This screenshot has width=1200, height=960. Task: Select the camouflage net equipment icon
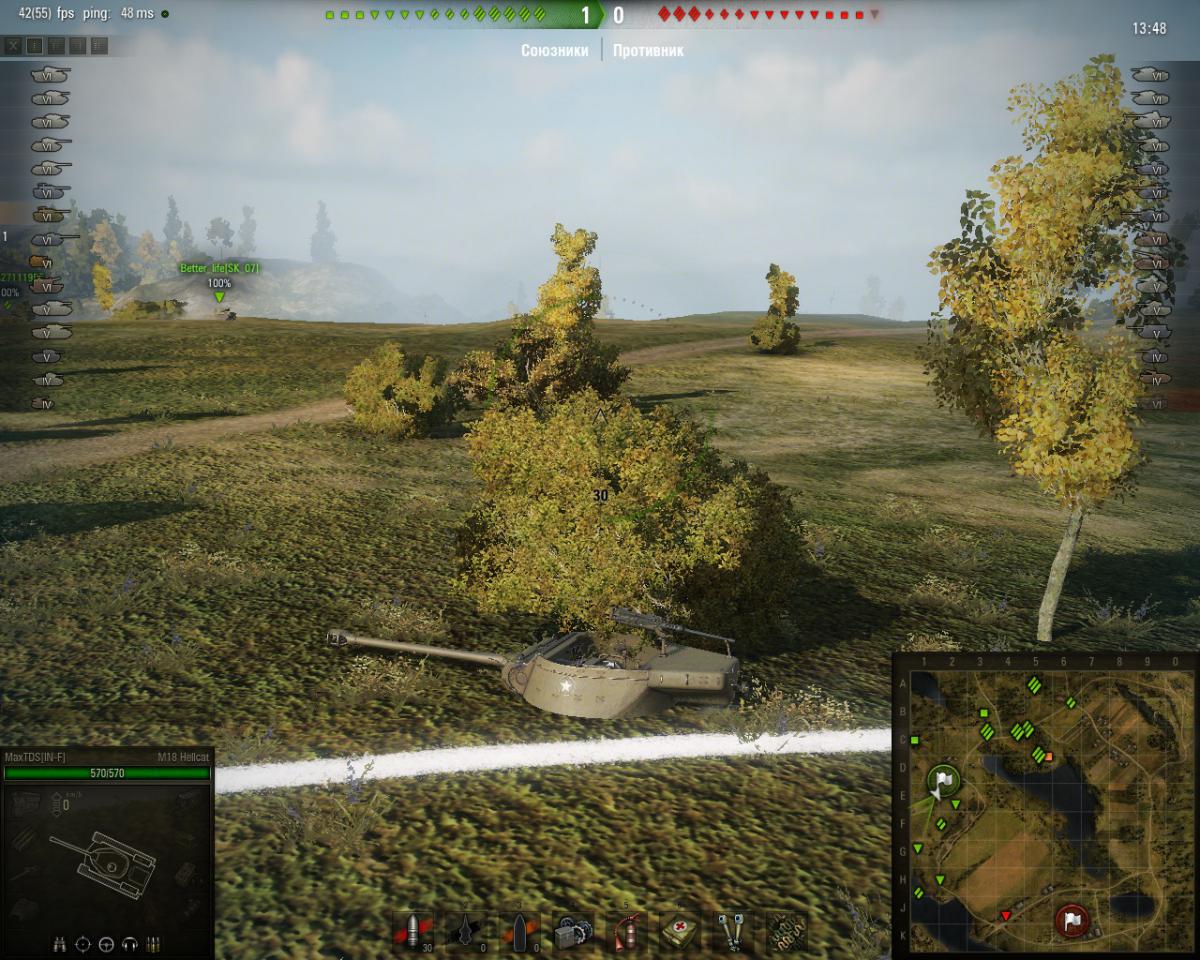(x=787, y=931)
